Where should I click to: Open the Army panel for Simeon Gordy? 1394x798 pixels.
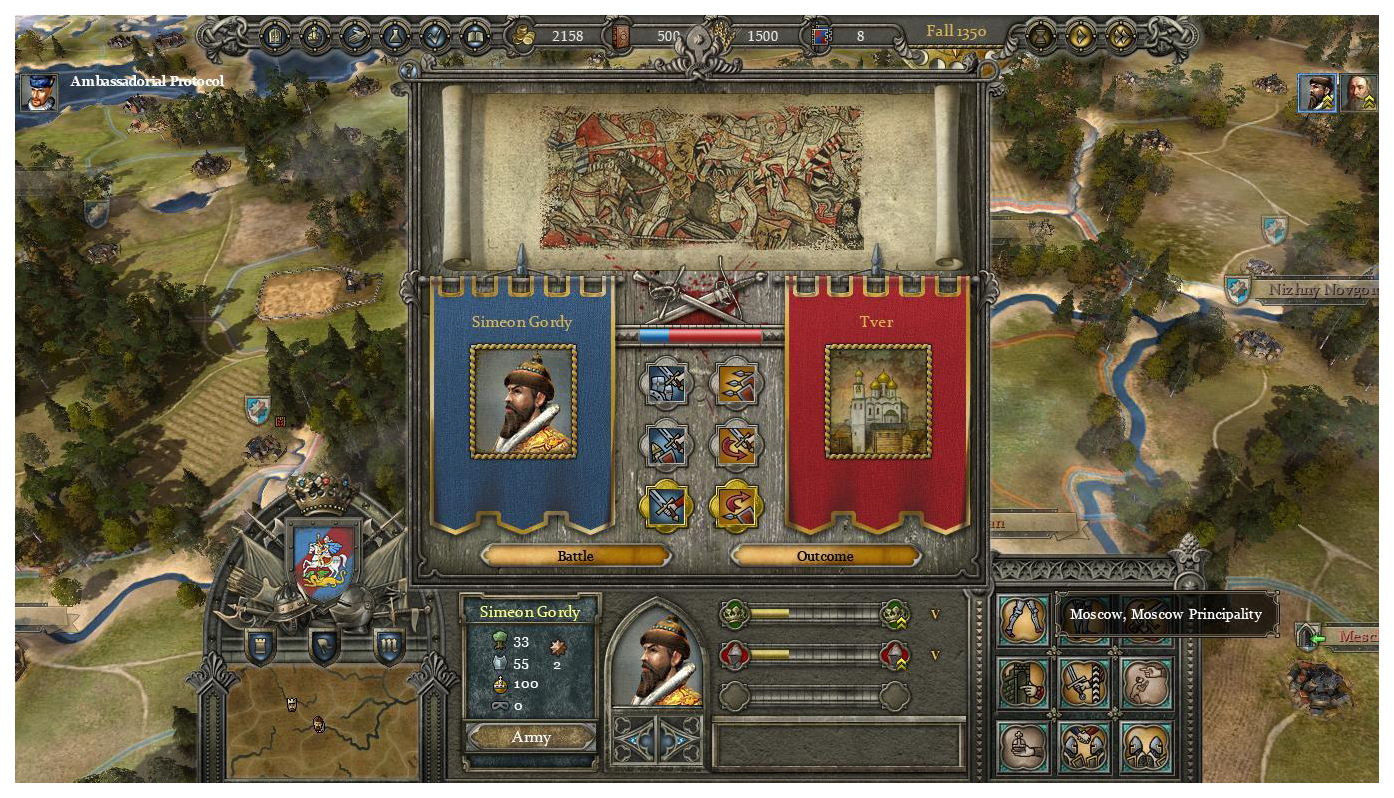pos(531,737)
